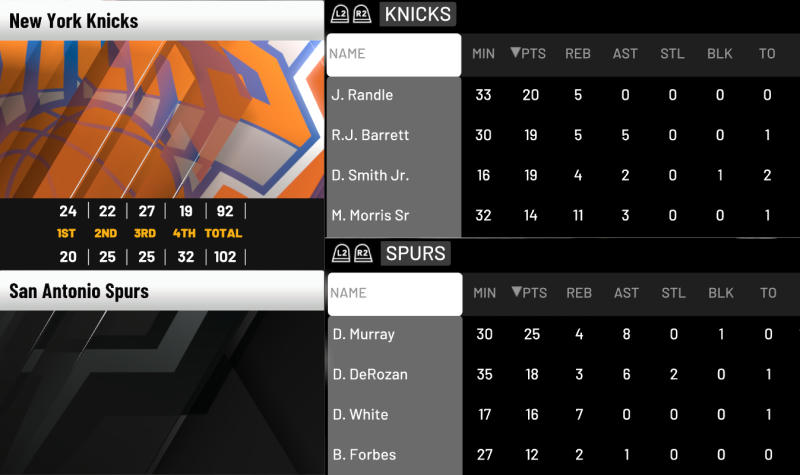800x475 pixels.
Task: Sort the Spurs table by the TO column
Action: [x=767, y=293]
